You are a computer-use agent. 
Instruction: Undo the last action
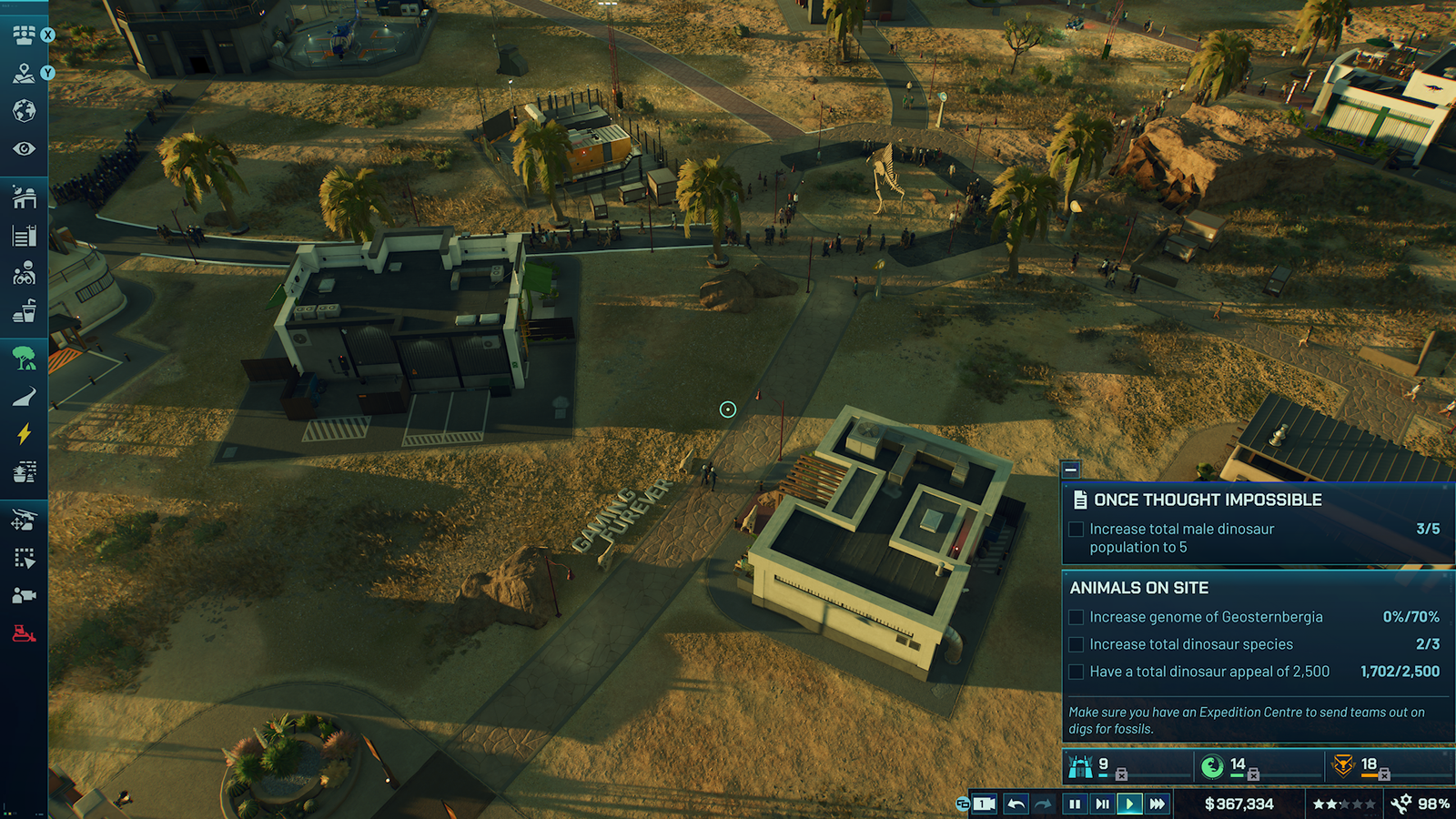pos(1016,804)
